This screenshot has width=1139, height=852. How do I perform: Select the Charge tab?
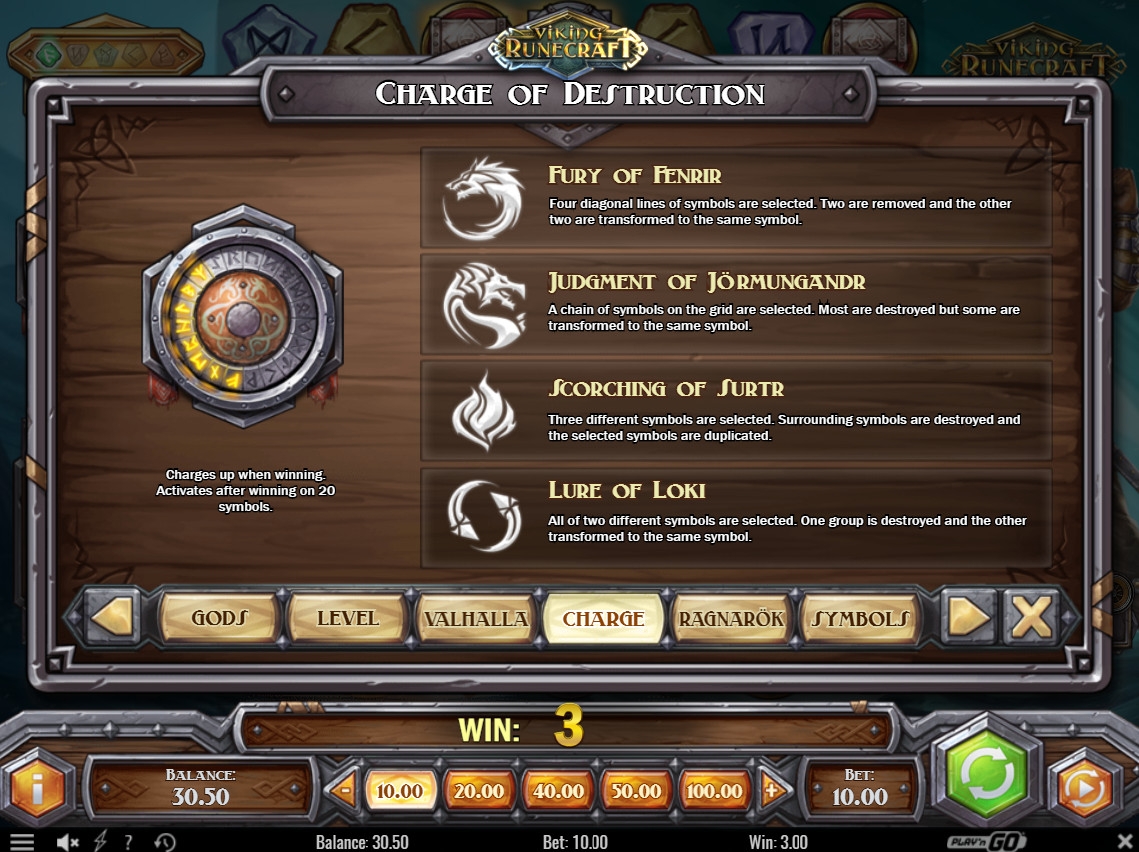[x=603, y=618]
